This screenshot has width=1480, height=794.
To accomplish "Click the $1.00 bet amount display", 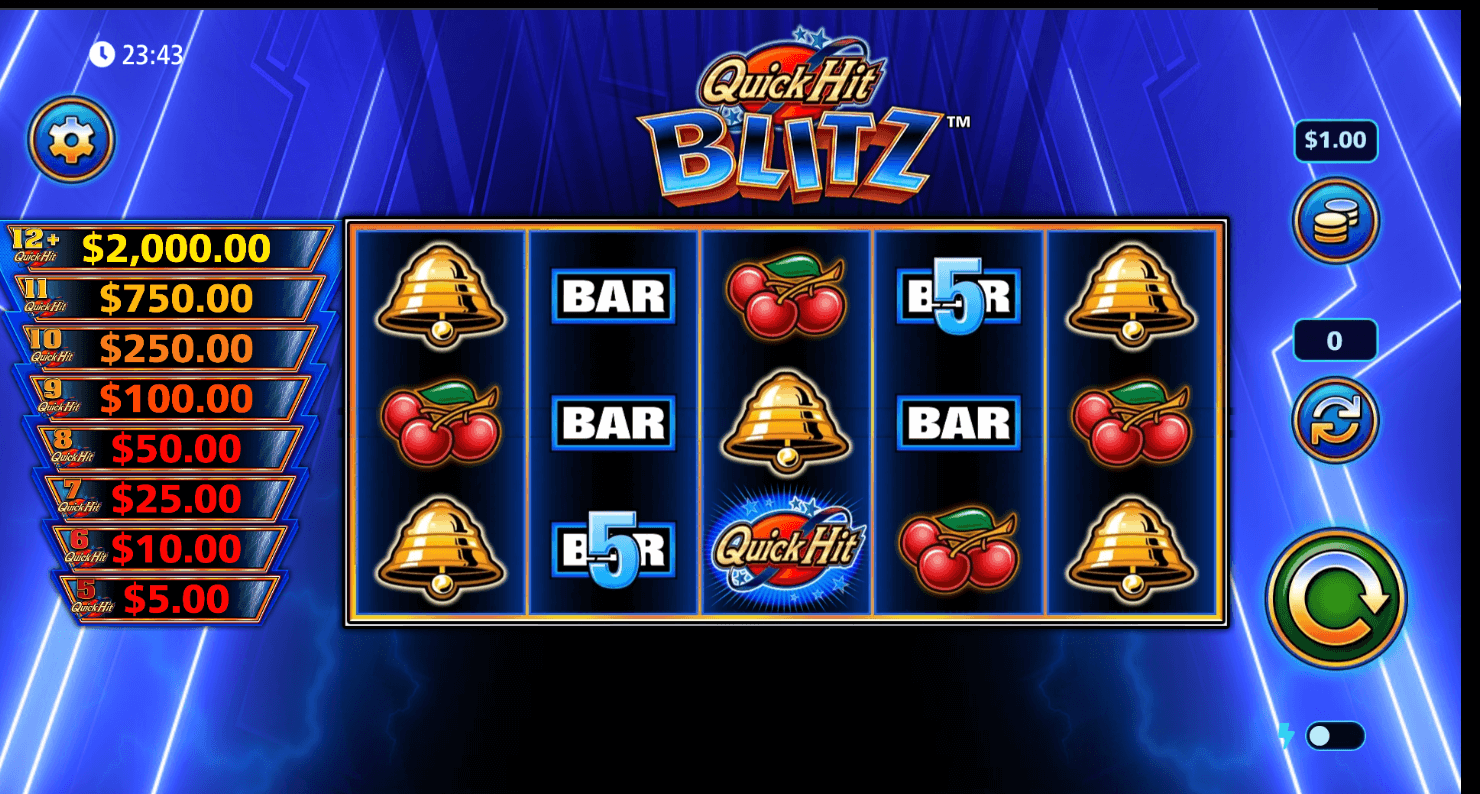I will pyautogui.click(x=1336, y=140).
